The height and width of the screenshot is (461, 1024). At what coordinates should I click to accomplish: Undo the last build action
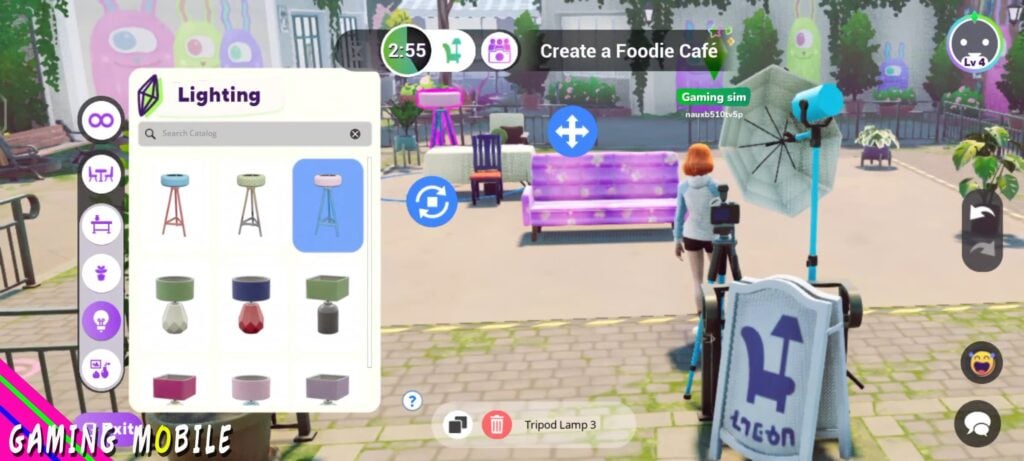click(x=981, y=213)
